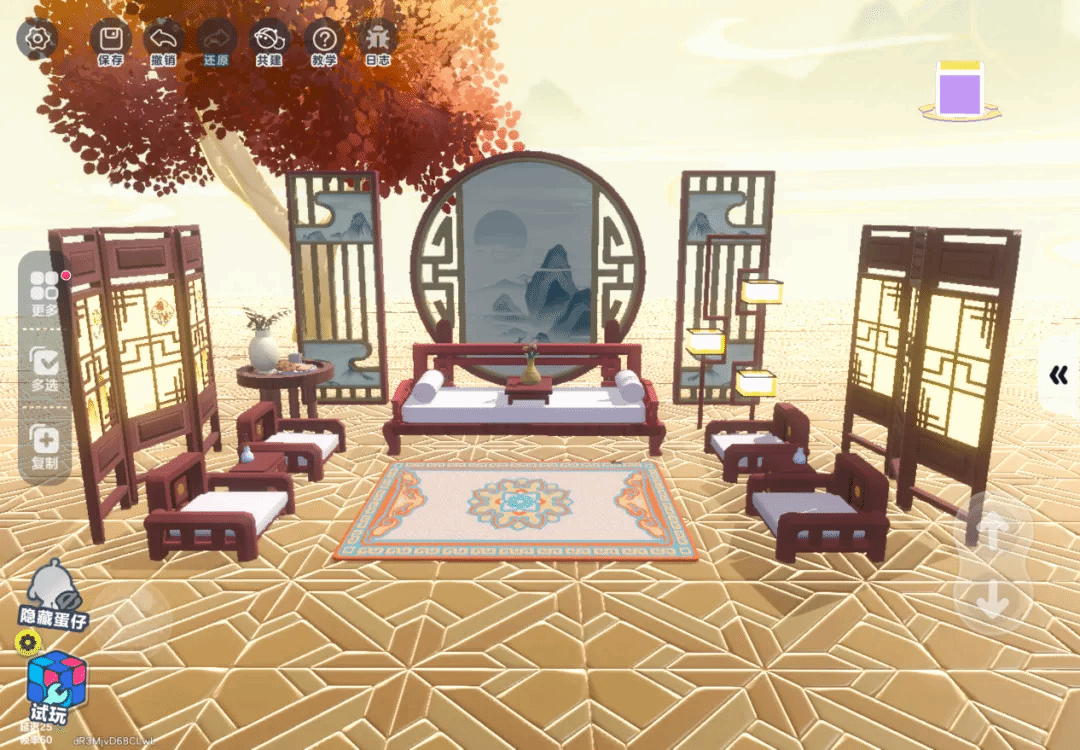
Task: Tap the up arrow elevation button
Action: (x=991, y=530)
